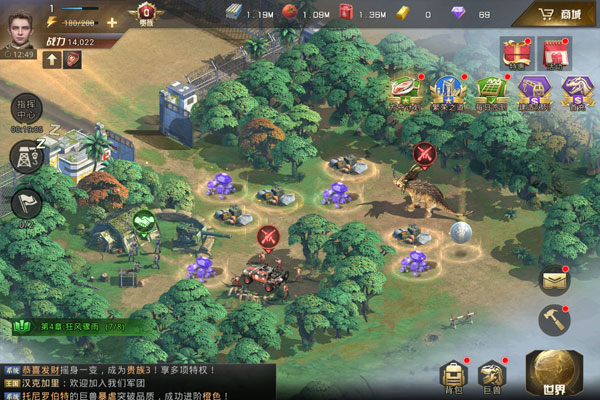Open the 背包 backpack
The height and width of the screenshot is (400, 600).
pyautogui.click(x=454, y=377)
